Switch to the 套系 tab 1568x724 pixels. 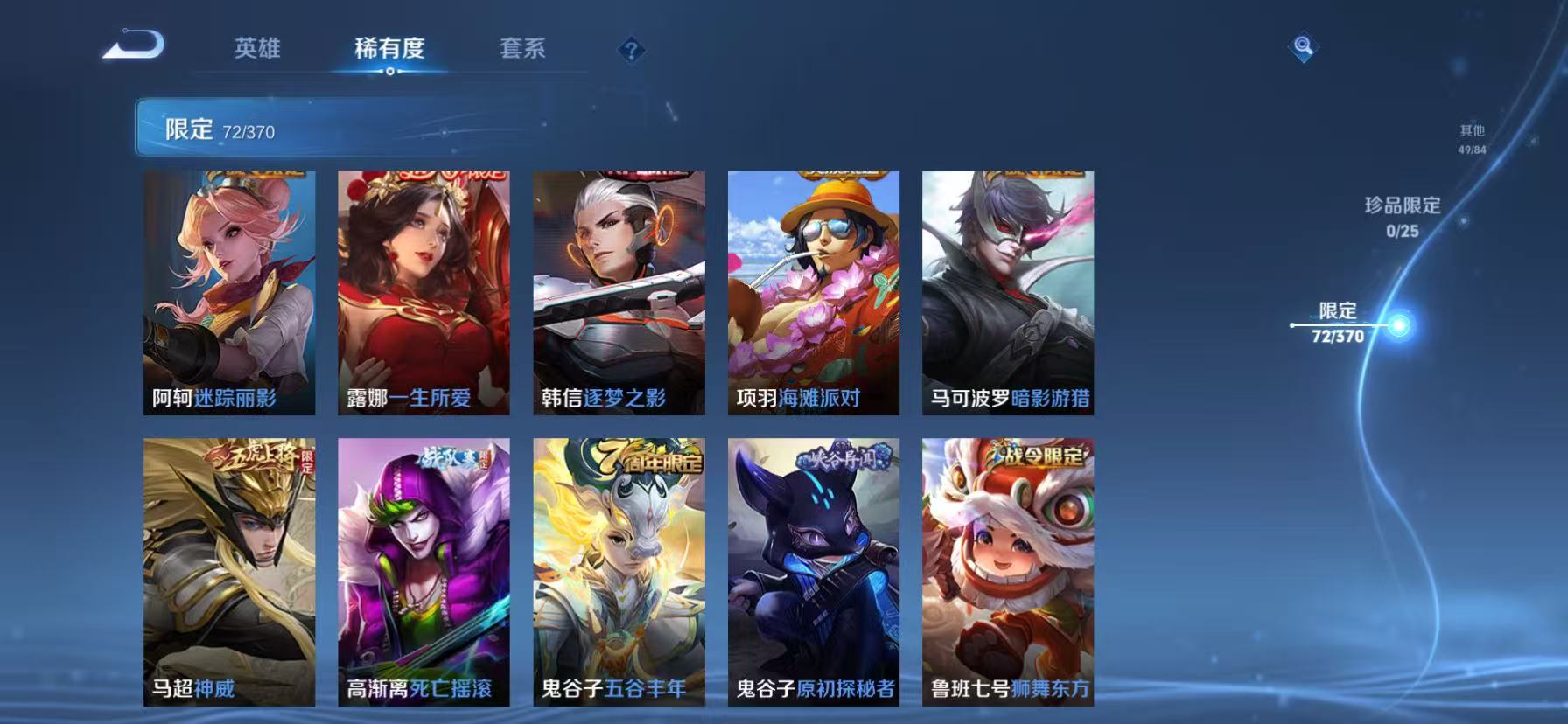[x=522, y=50]
